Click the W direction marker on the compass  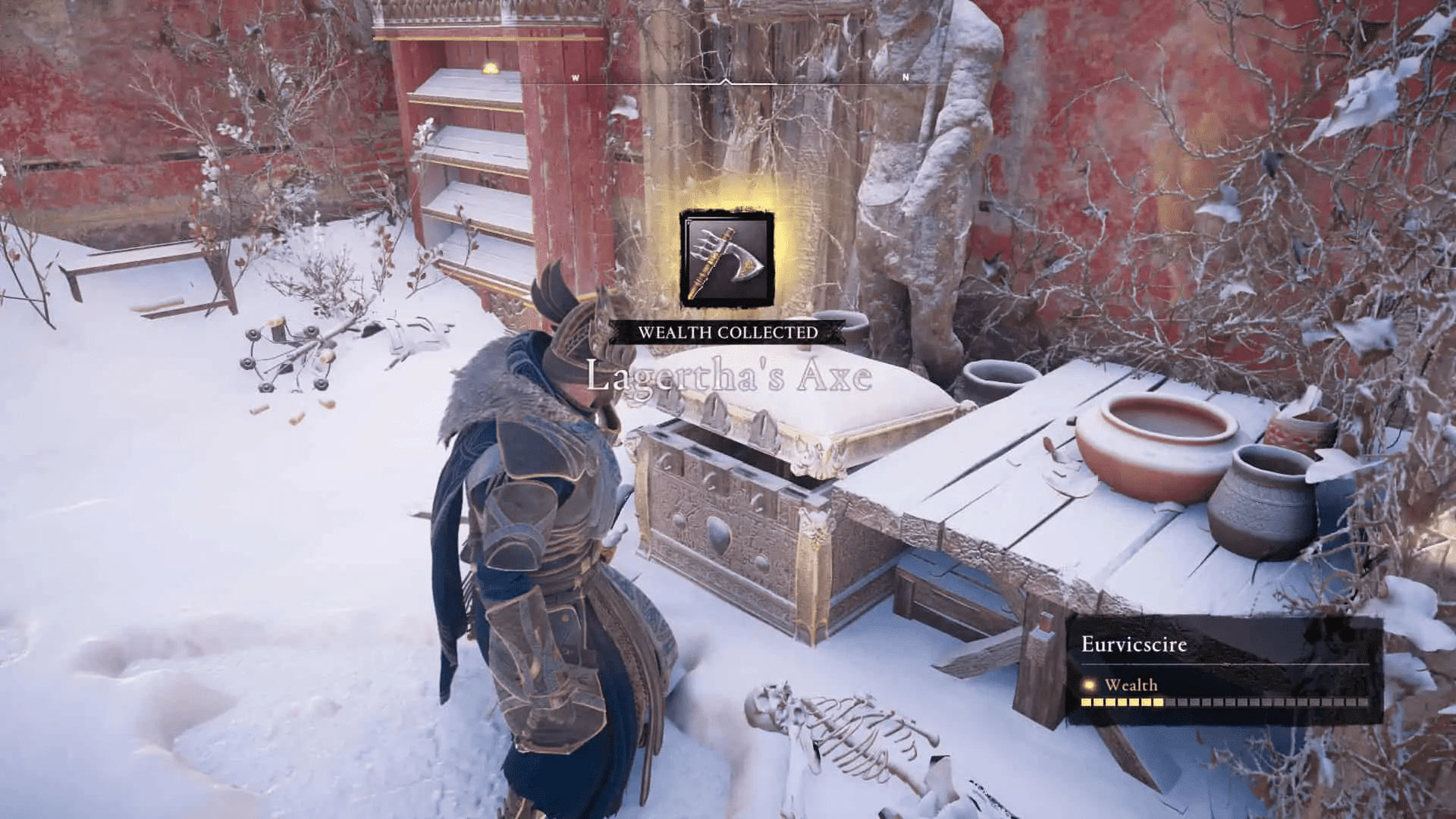(574, 77)
